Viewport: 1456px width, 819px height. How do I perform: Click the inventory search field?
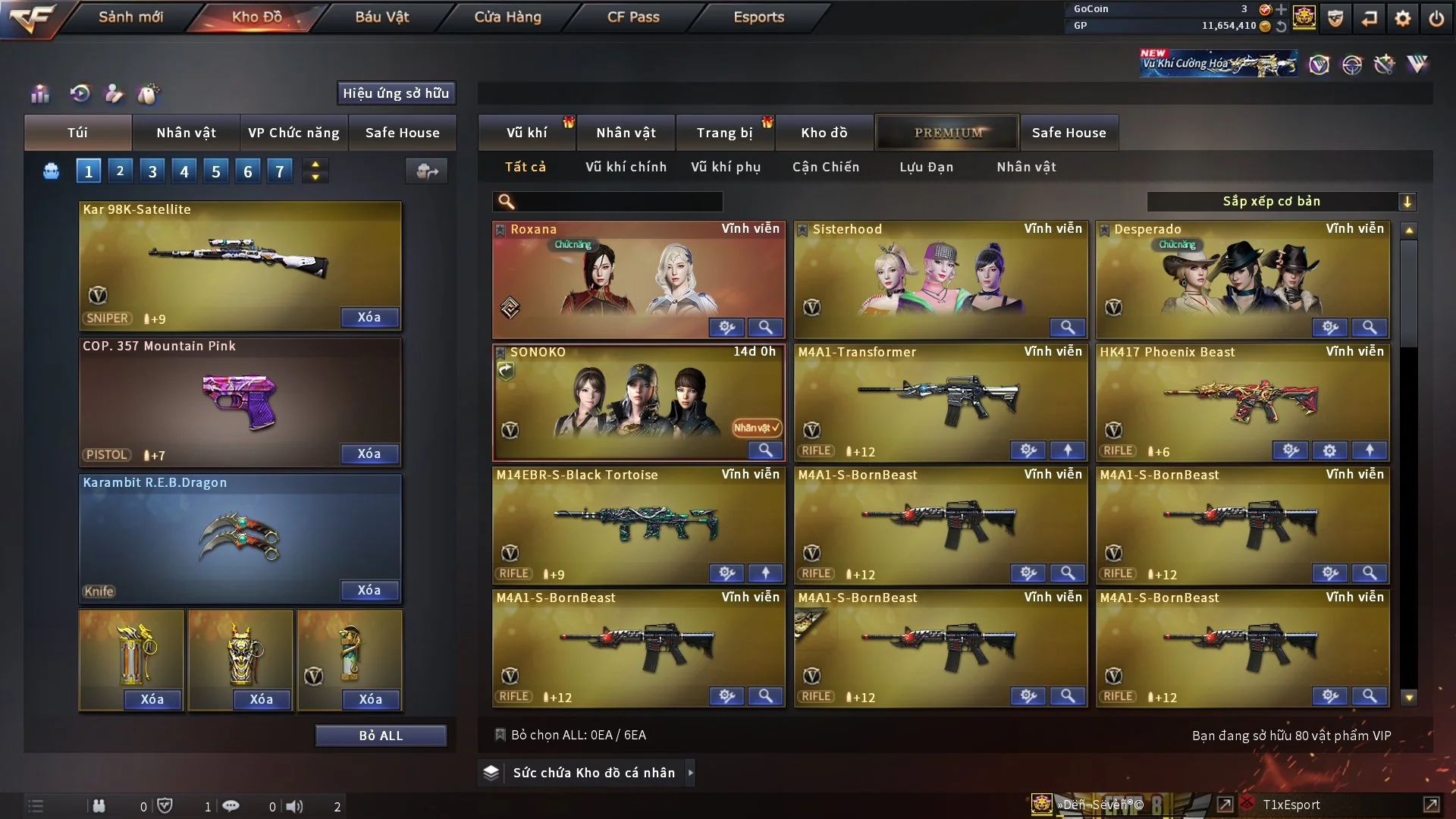click(618, 202)
